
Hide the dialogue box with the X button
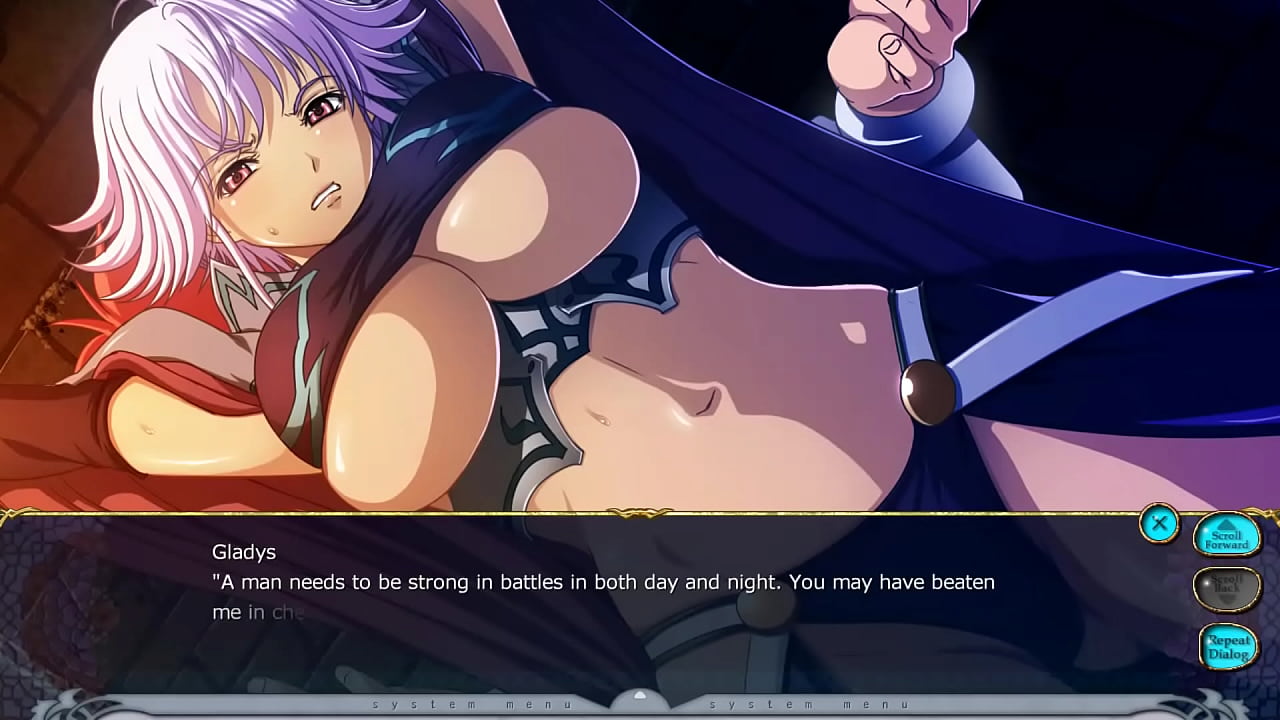coord(1159,523)
